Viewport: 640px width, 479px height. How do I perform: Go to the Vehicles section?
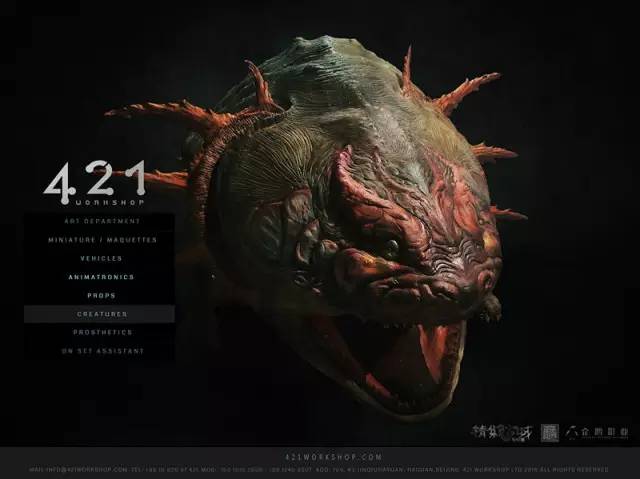point(101,258)
